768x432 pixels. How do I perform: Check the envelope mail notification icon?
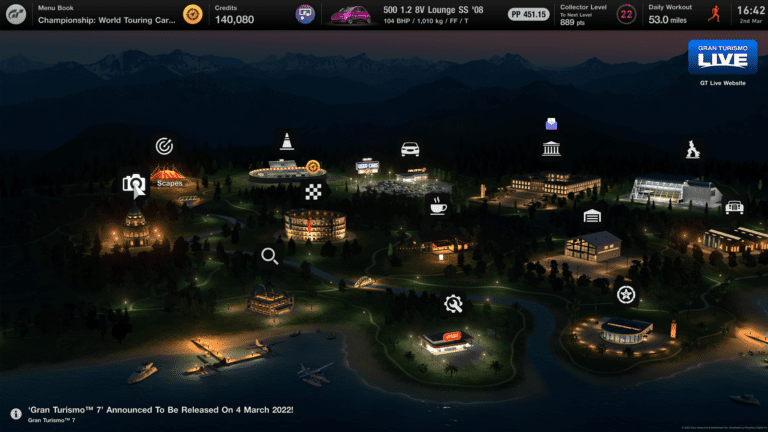[551, 125]
